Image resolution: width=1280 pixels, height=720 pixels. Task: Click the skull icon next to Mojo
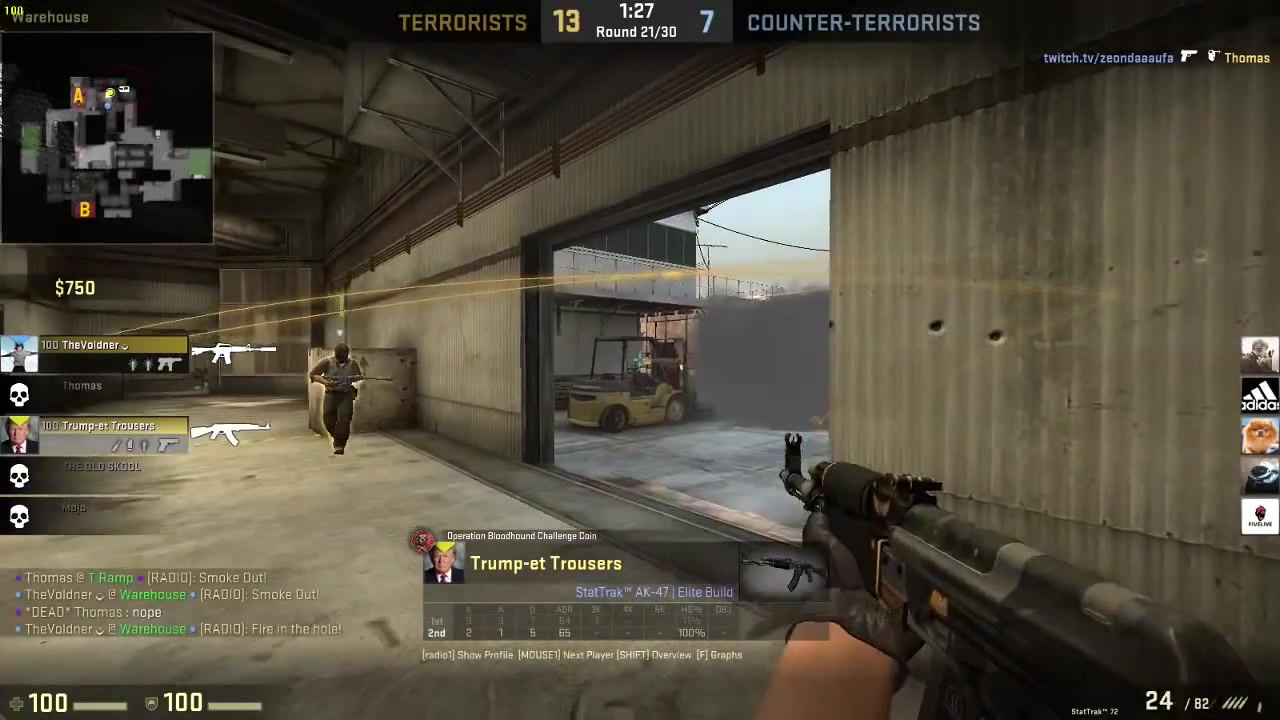20,516
